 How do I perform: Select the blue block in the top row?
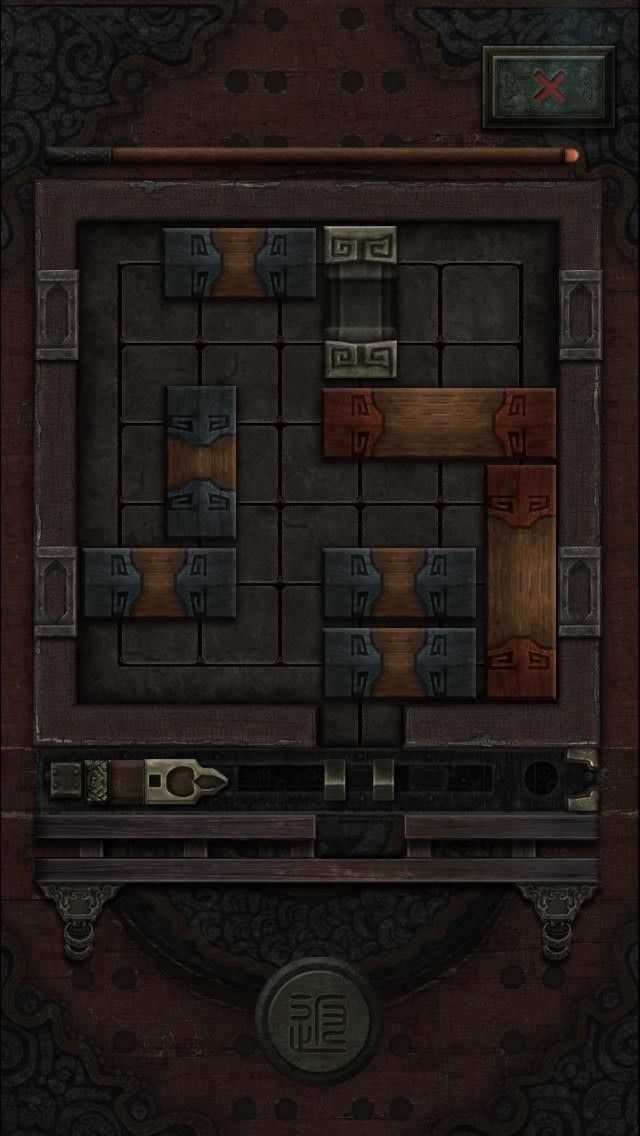(x=239, y=263)
